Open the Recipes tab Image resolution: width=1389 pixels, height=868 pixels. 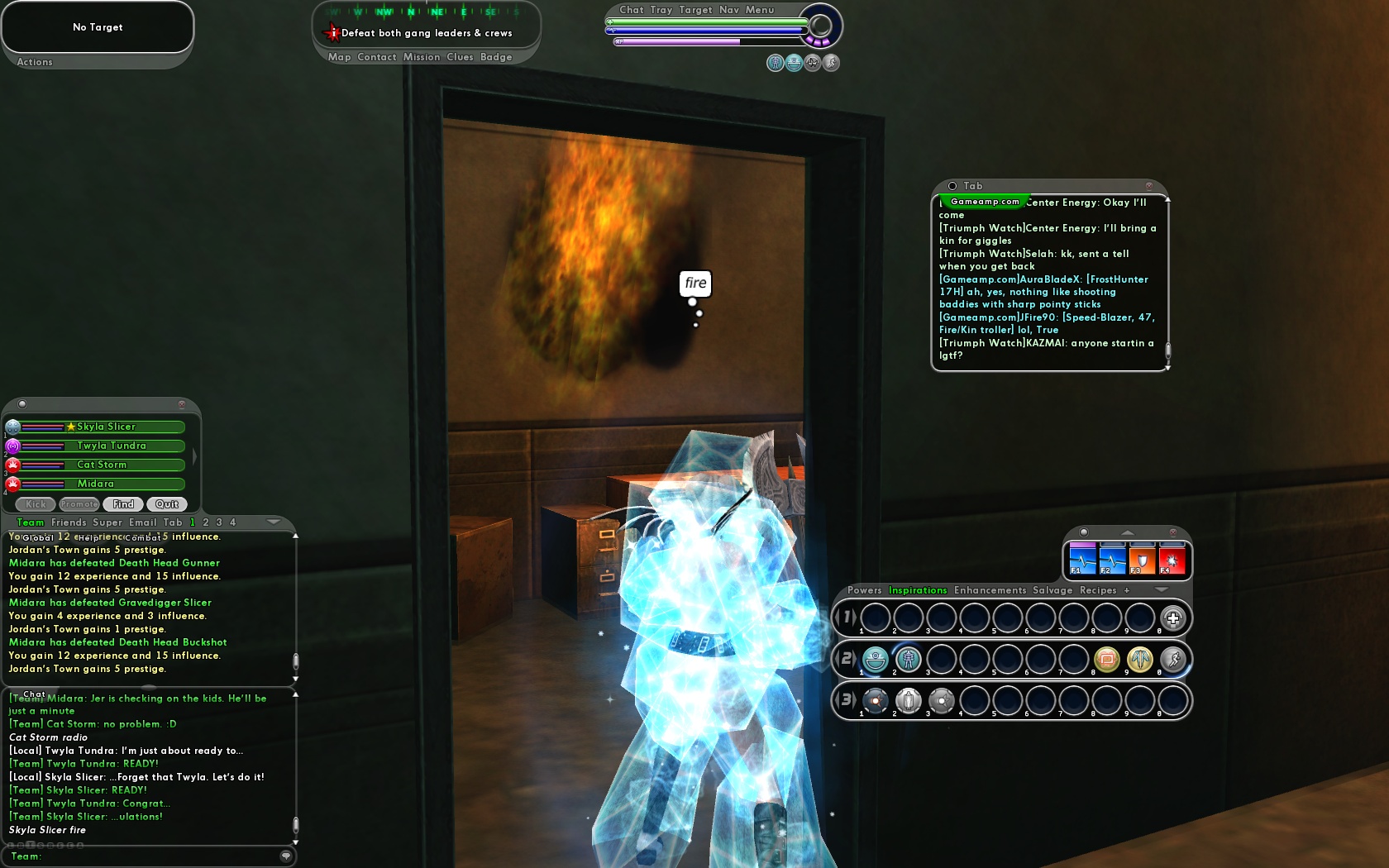[x=1098, y=590]
